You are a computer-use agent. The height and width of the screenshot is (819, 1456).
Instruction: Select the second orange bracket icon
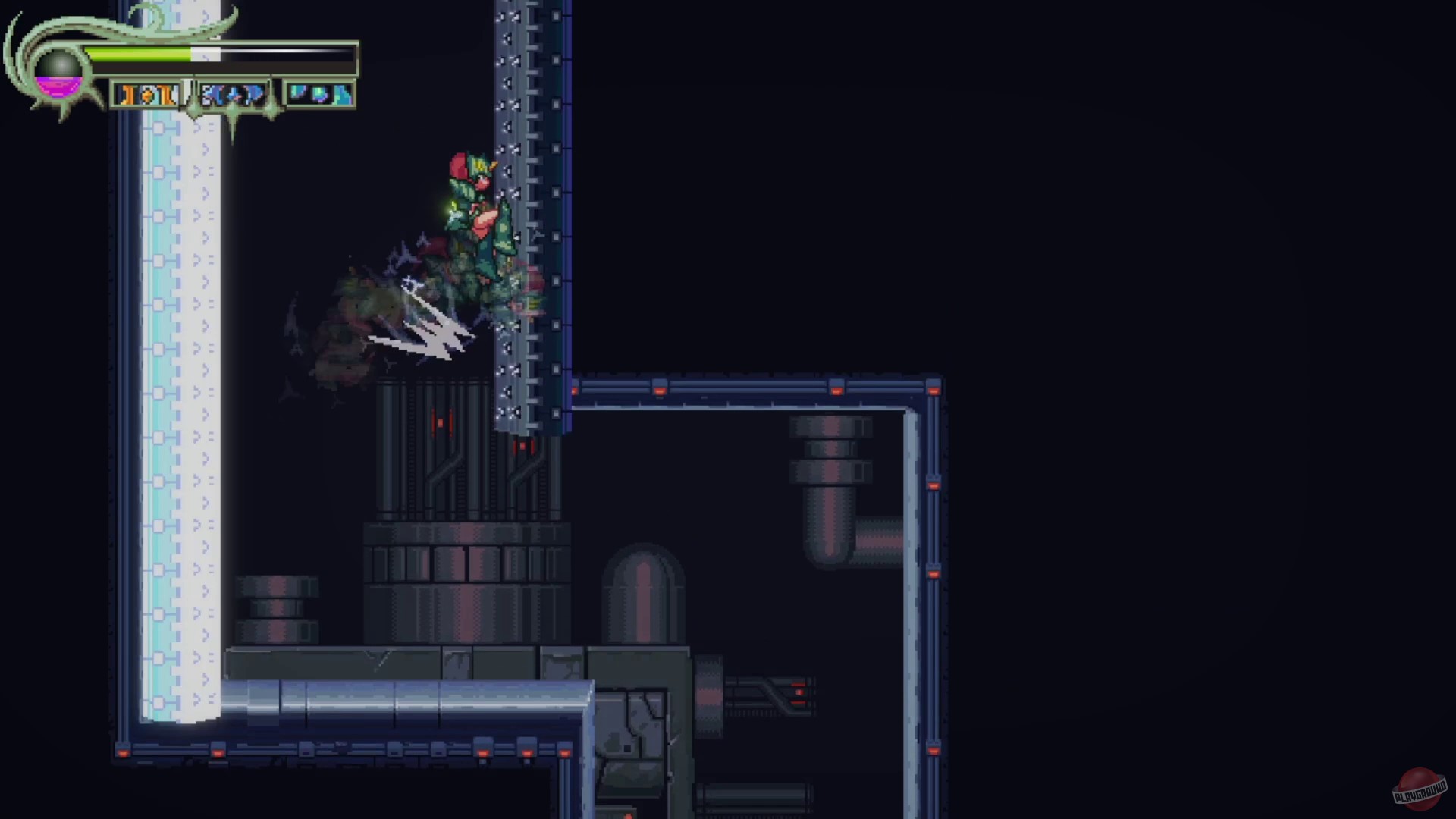tap(165, 94)
